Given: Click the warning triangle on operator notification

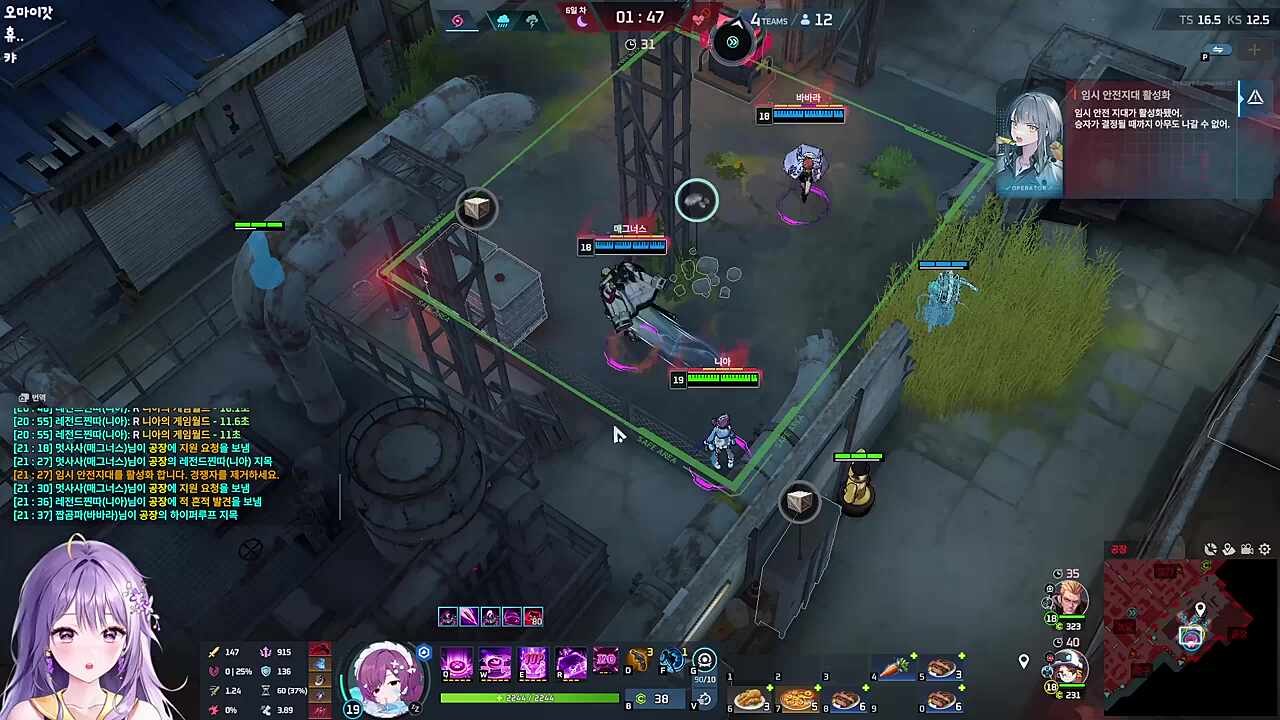Looking at the screenshot, I should [1255, 97].
